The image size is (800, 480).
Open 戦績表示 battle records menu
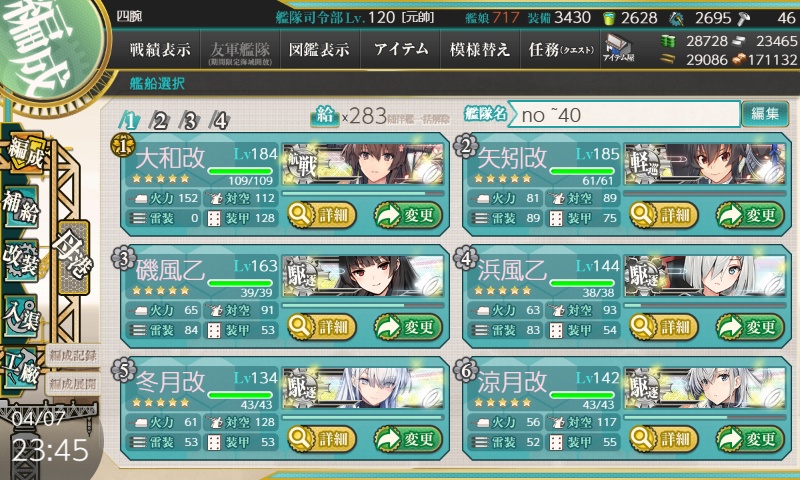click(161, 49)
